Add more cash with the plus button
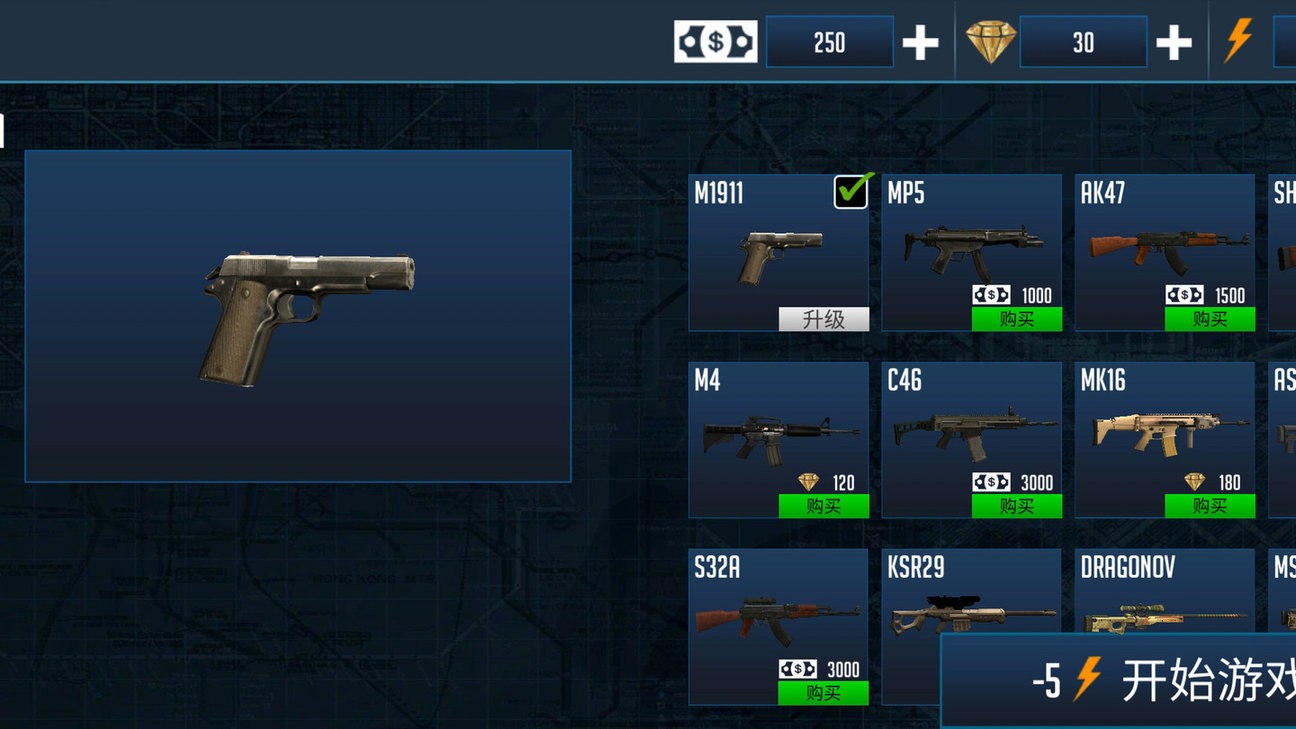 coord(920,43)
